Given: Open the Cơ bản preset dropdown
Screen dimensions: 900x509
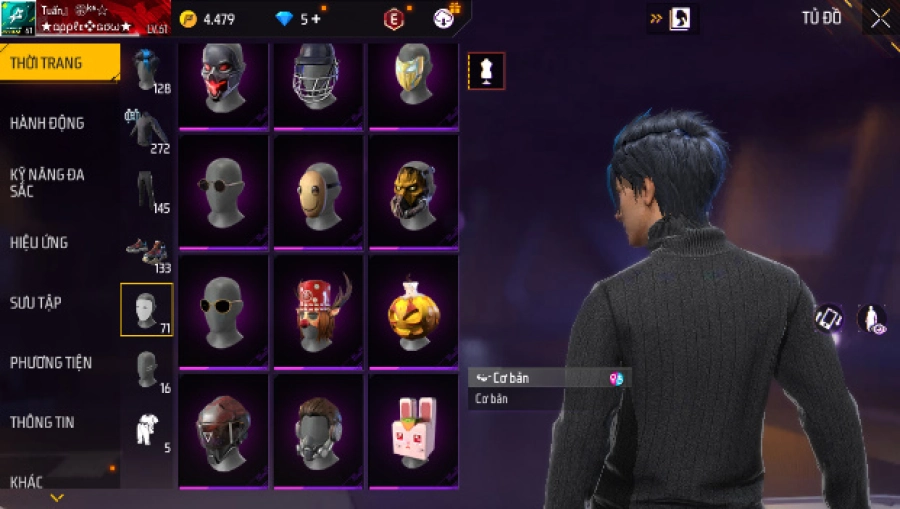Looking at the screenshot, I should (548, 378).
